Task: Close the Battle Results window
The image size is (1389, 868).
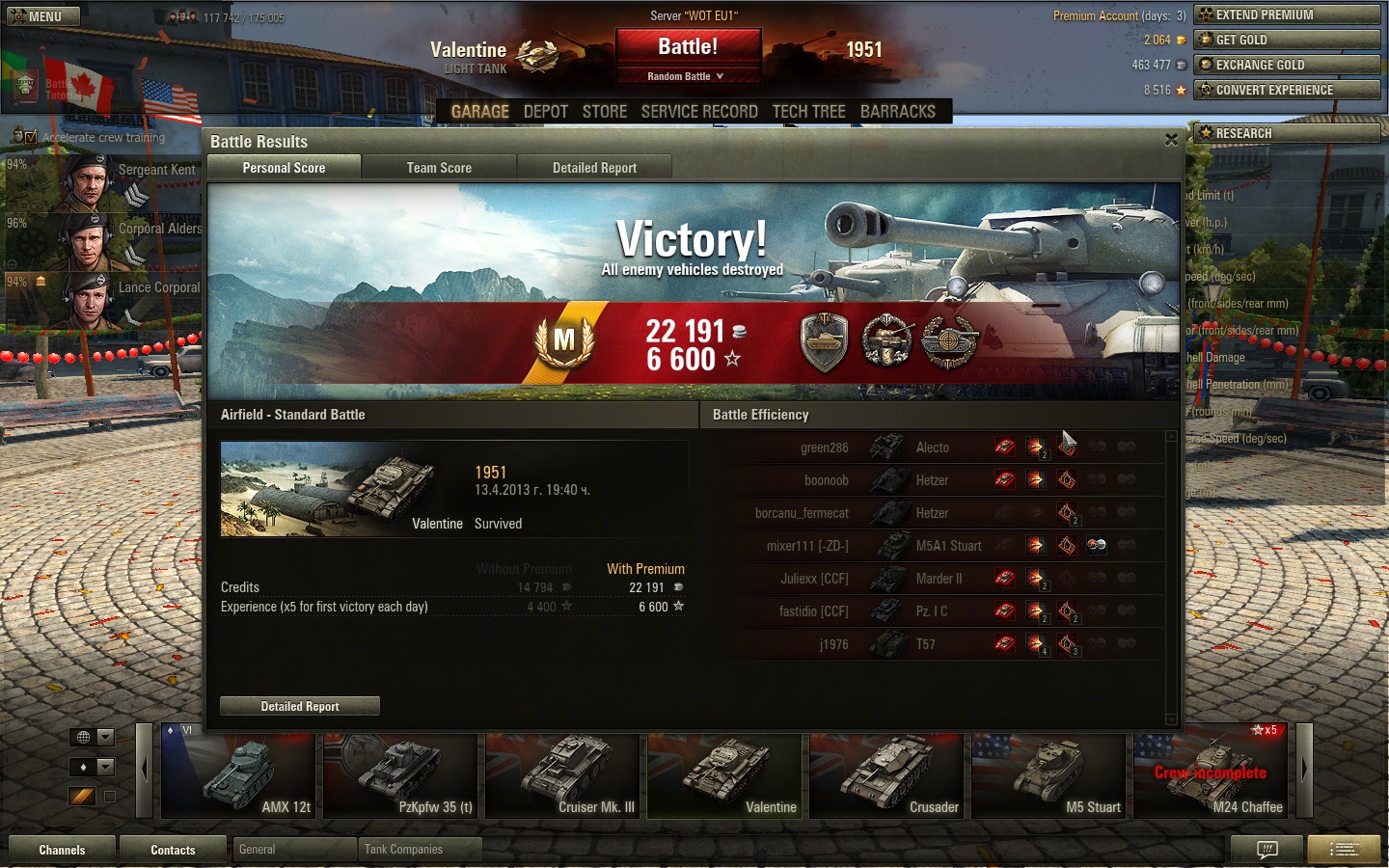Action: click(1171, 140)
